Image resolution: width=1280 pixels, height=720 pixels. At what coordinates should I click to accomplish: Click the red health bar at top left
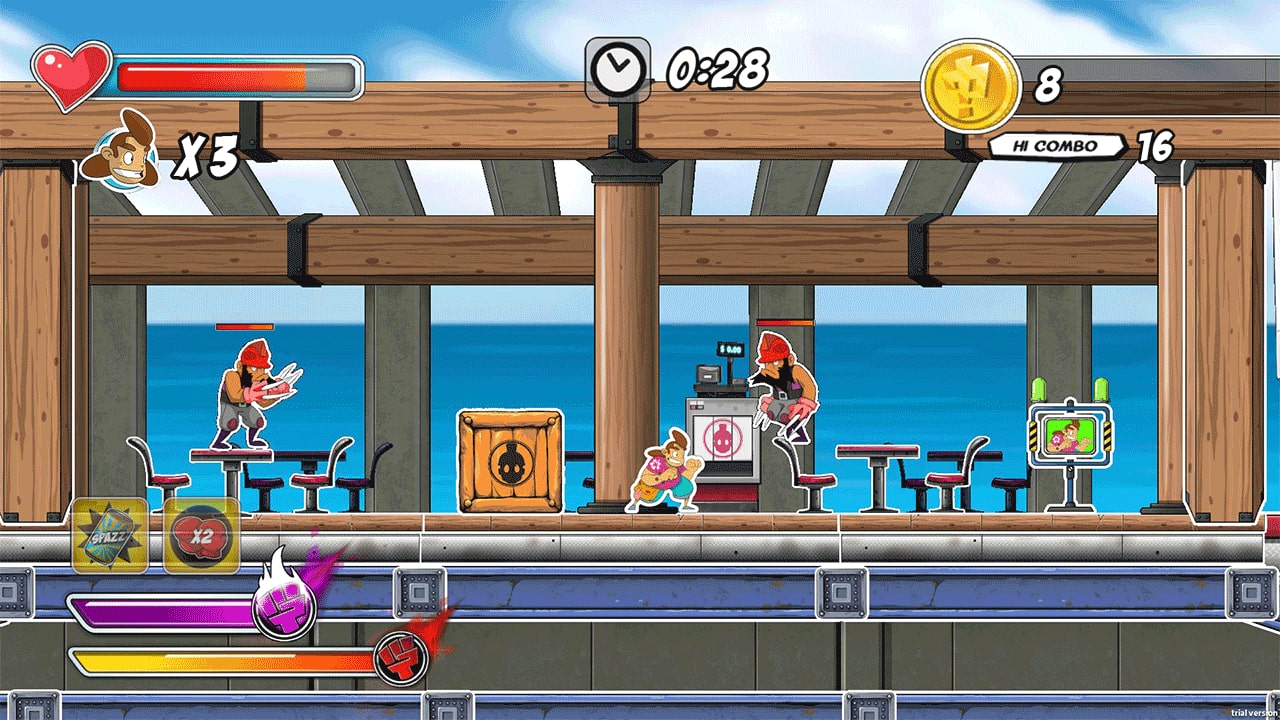(220, 73)
